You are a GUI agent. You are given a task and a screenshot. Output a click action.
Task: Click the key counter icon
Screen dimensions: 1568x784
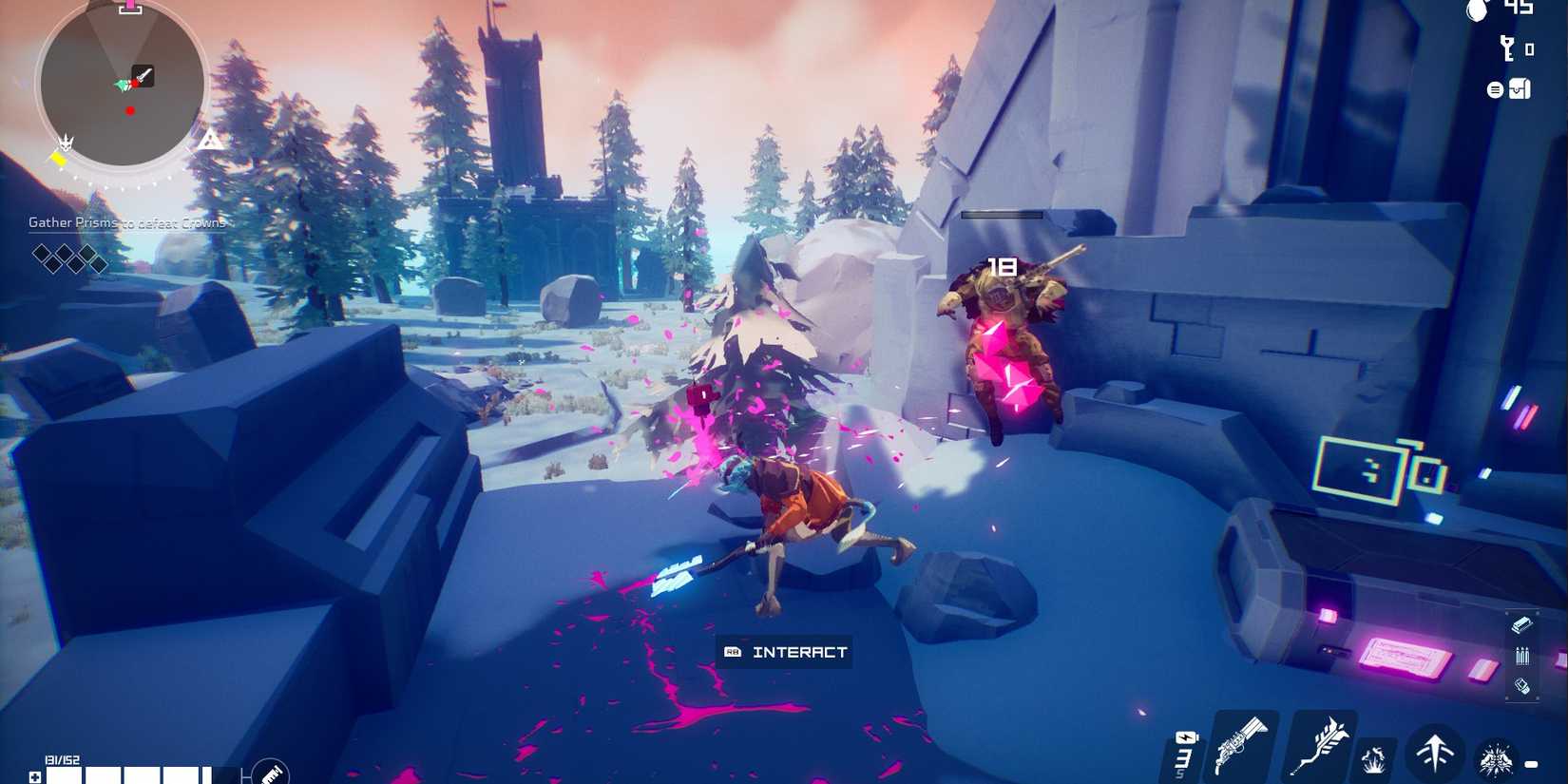pyautogui.click(x=1507, y=48)
